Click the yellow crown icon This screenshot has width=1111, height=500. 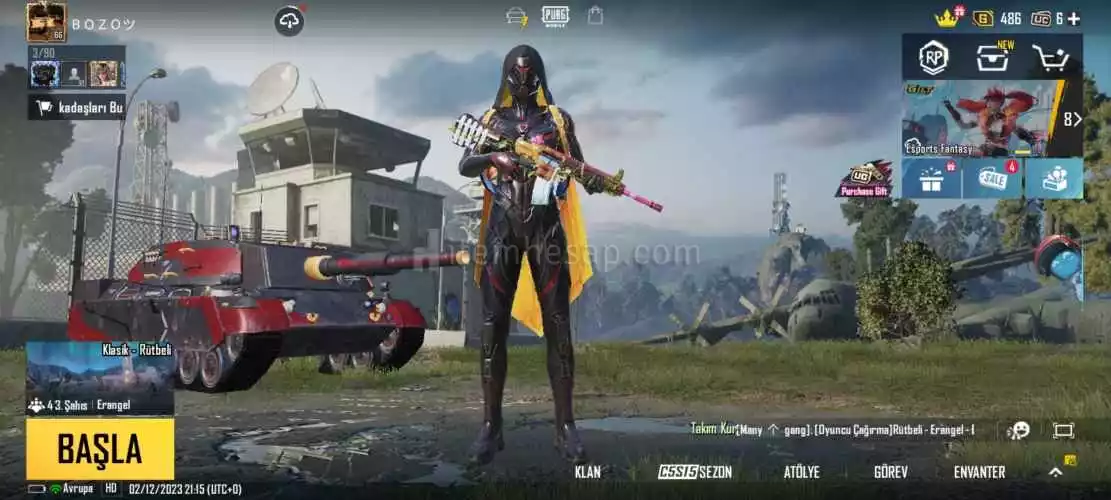[946, 18]
